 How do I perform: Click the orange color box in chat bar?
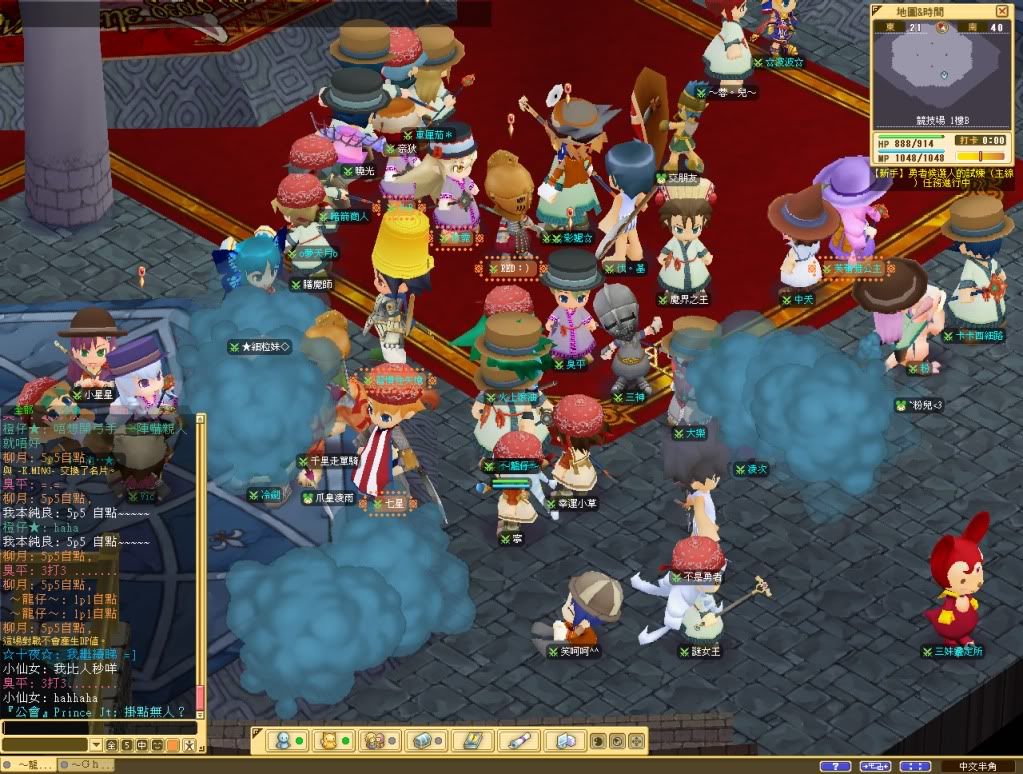click(x=171, y=745)
